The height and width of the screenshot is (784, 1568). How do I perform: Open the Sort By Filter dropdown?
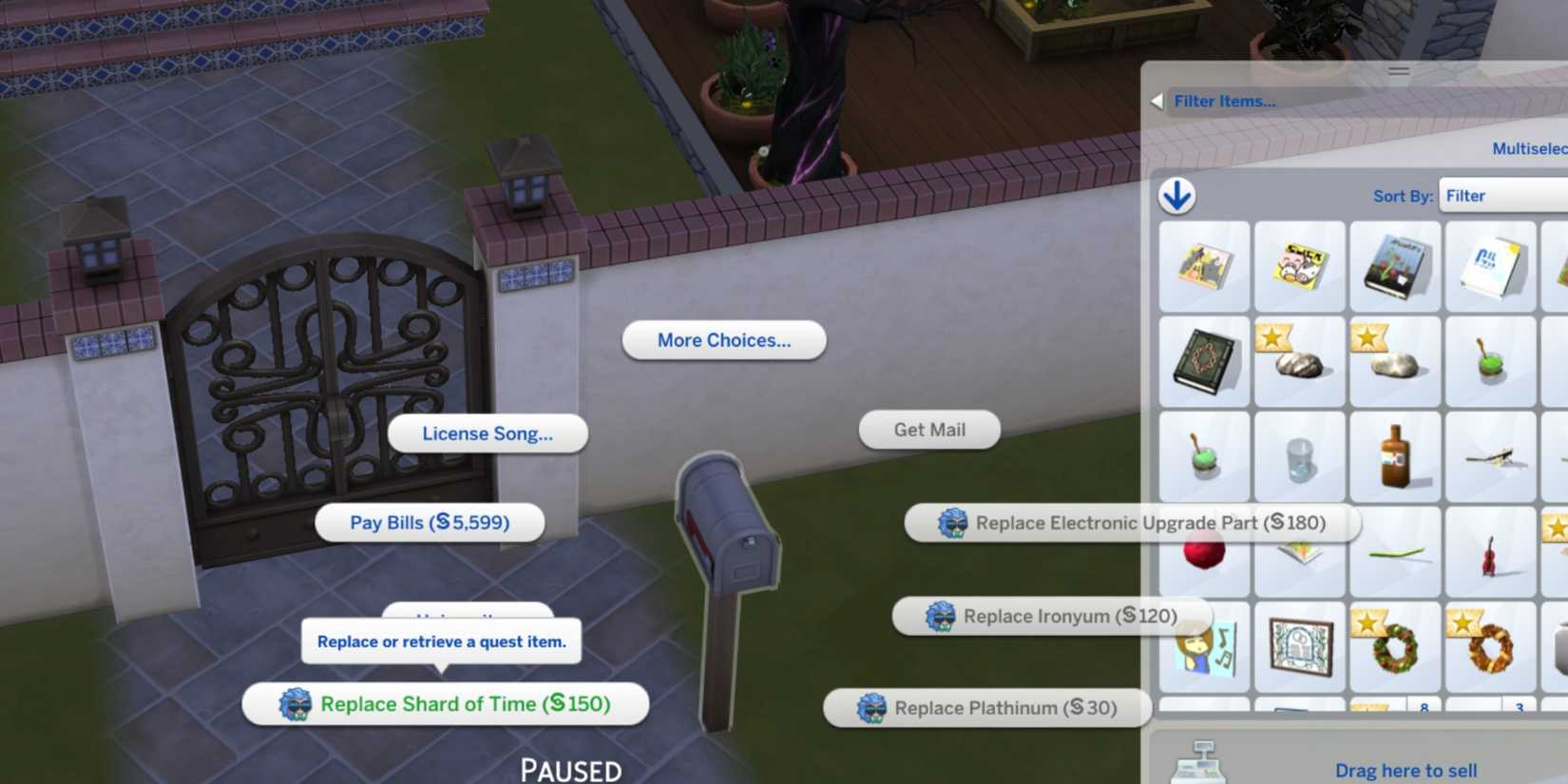pyautogui.click(x=1501, y=196)
